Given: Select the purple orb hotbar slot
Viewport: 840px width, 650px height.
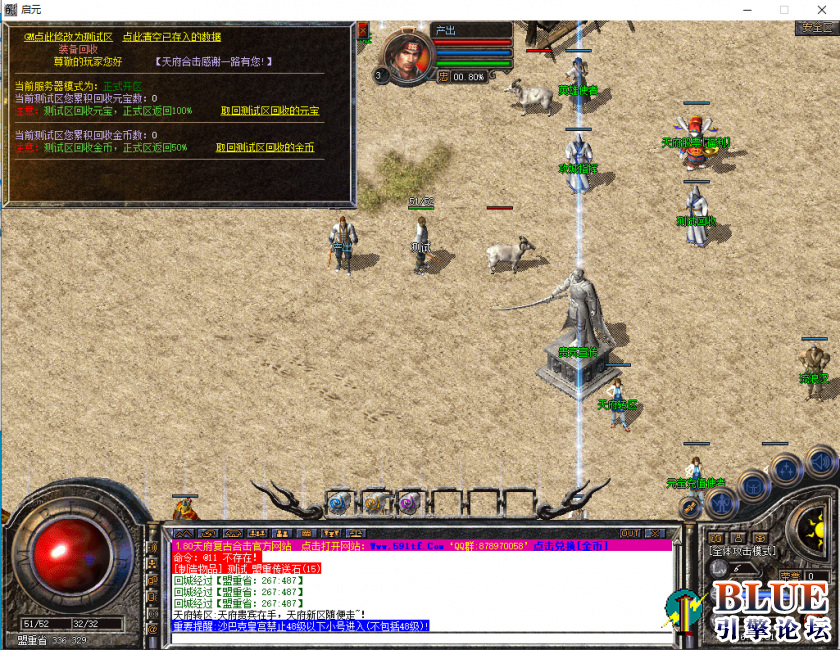Looking at the screenshot, I should click(x=407, y=502).
